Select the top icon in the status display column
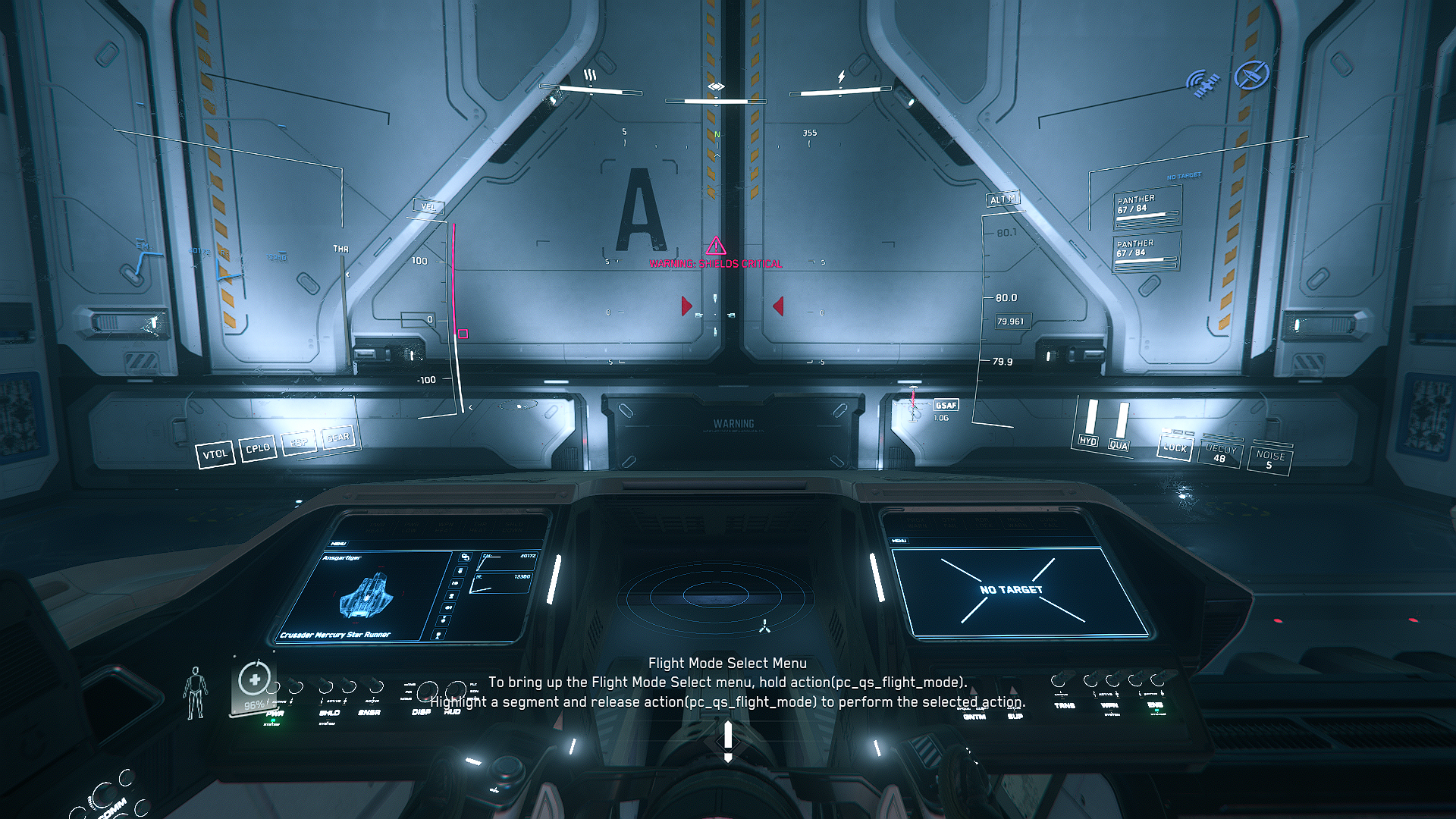 tap(464, 557)
